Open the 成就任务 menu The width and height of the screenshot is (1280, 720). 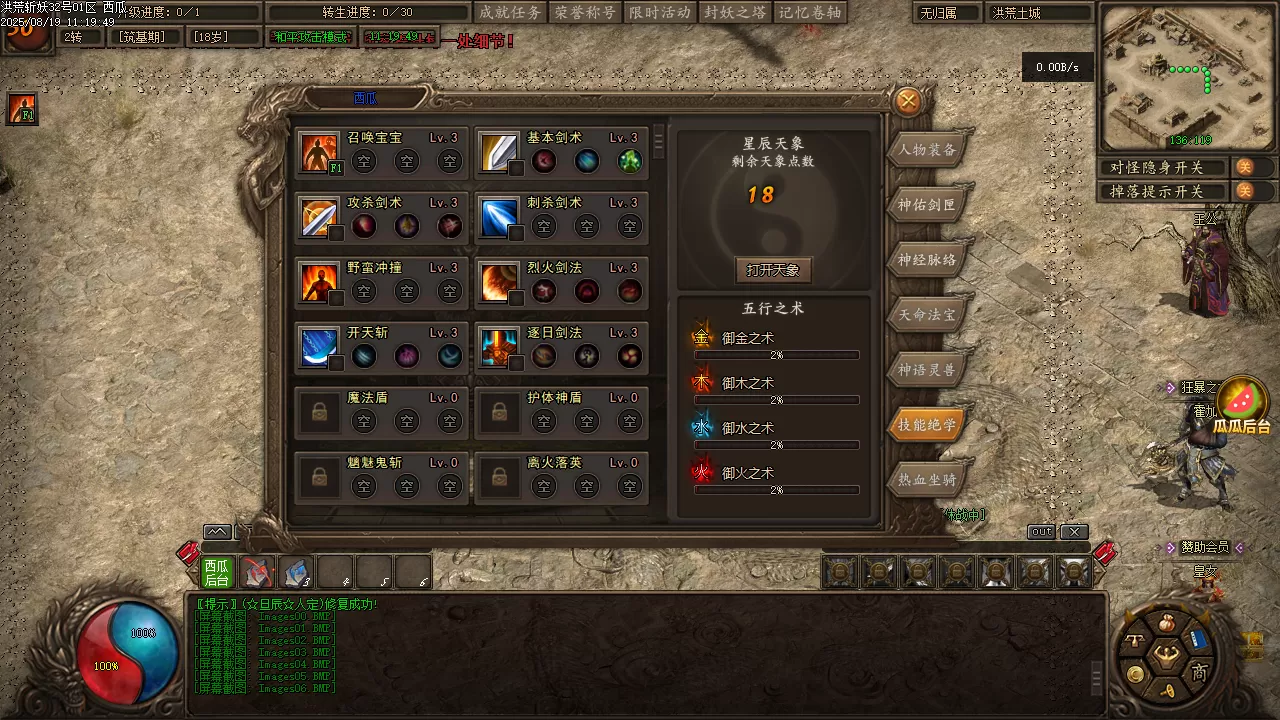point(509,12)
